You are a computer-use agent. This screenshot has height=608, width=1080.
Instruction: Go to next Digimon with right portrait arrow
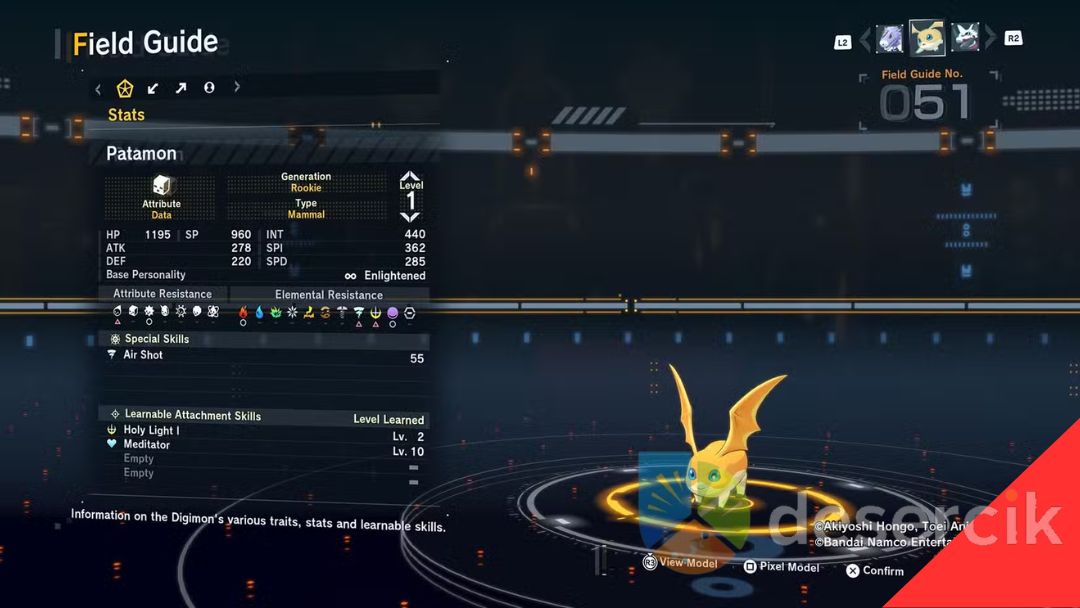pyautogui.click(x=990, y=39)
